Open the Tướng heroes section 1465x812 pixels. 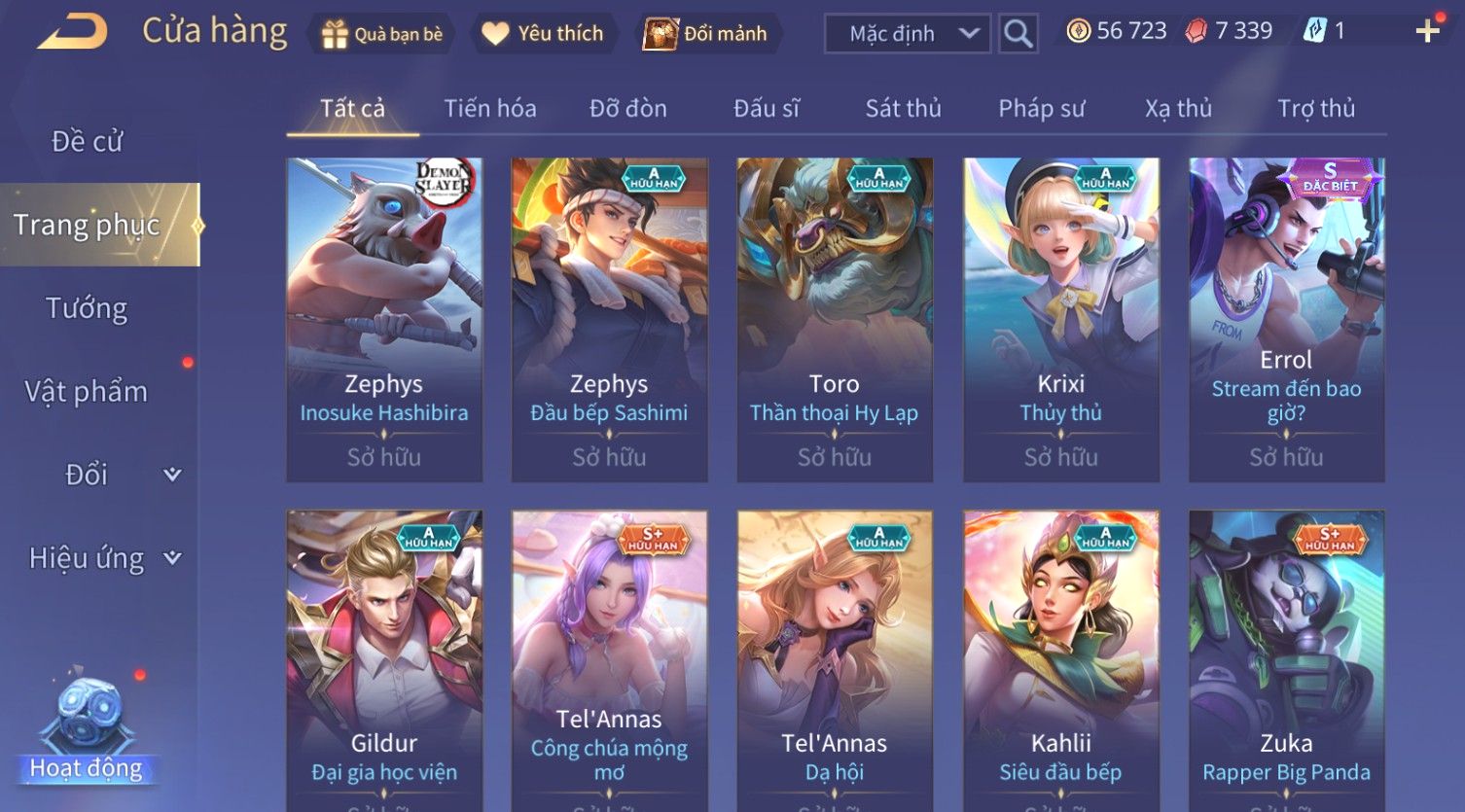[x=88, y=308]
